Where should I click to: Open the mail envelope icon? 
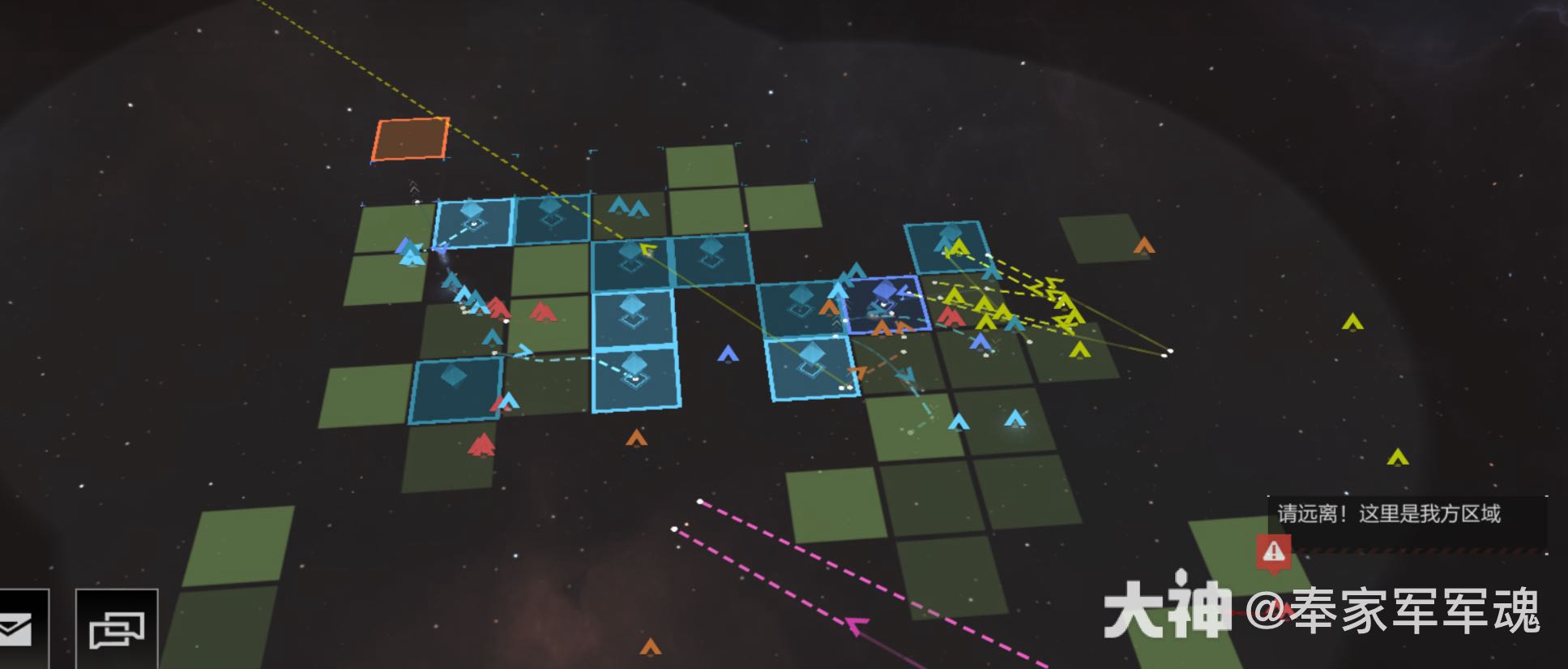(x=18, y=628)
